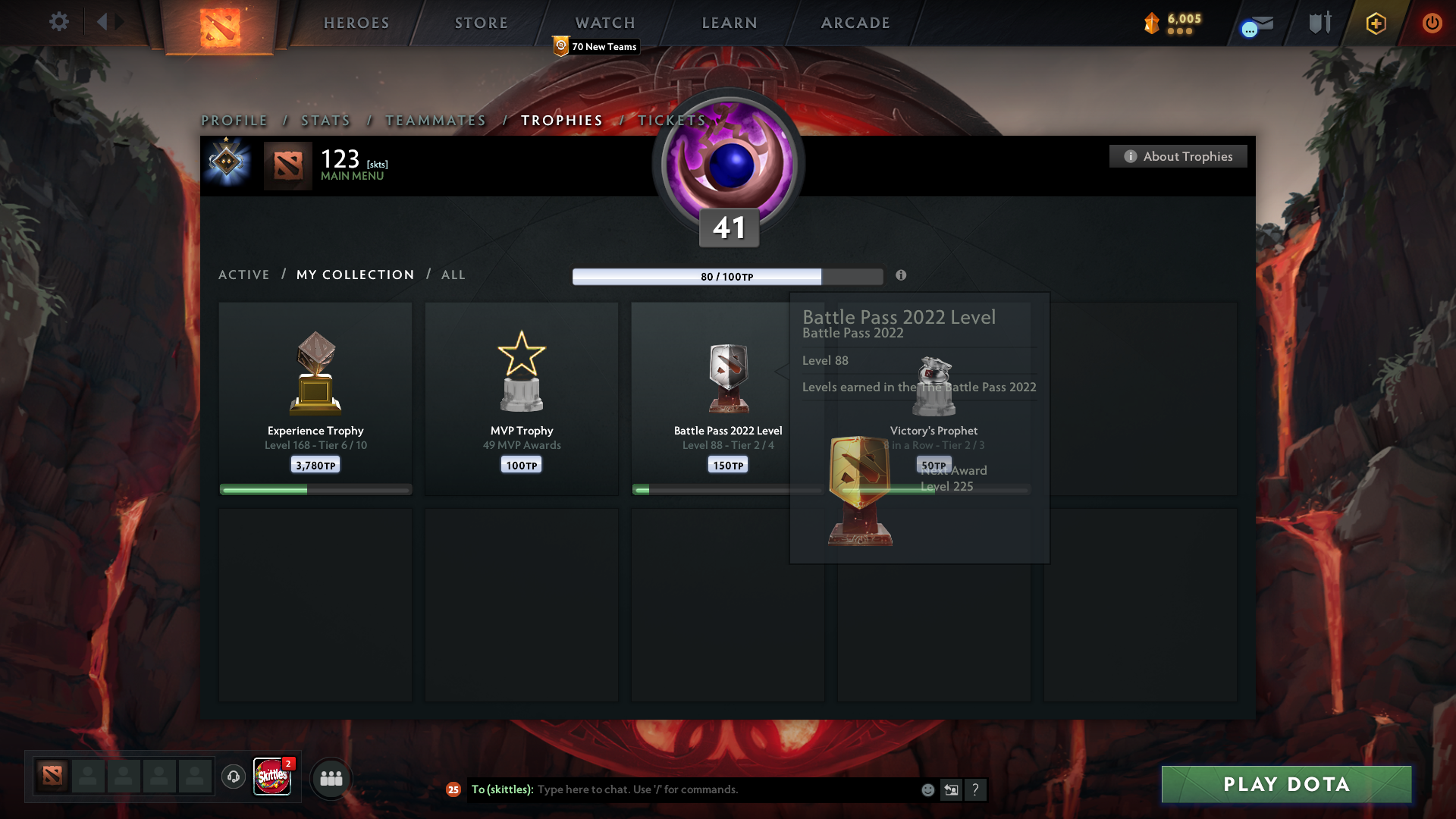The width and height of the screenshot is (1456, 819).
Task: Open the Dota 2 settings gear
Action: (x=59, y=22)
